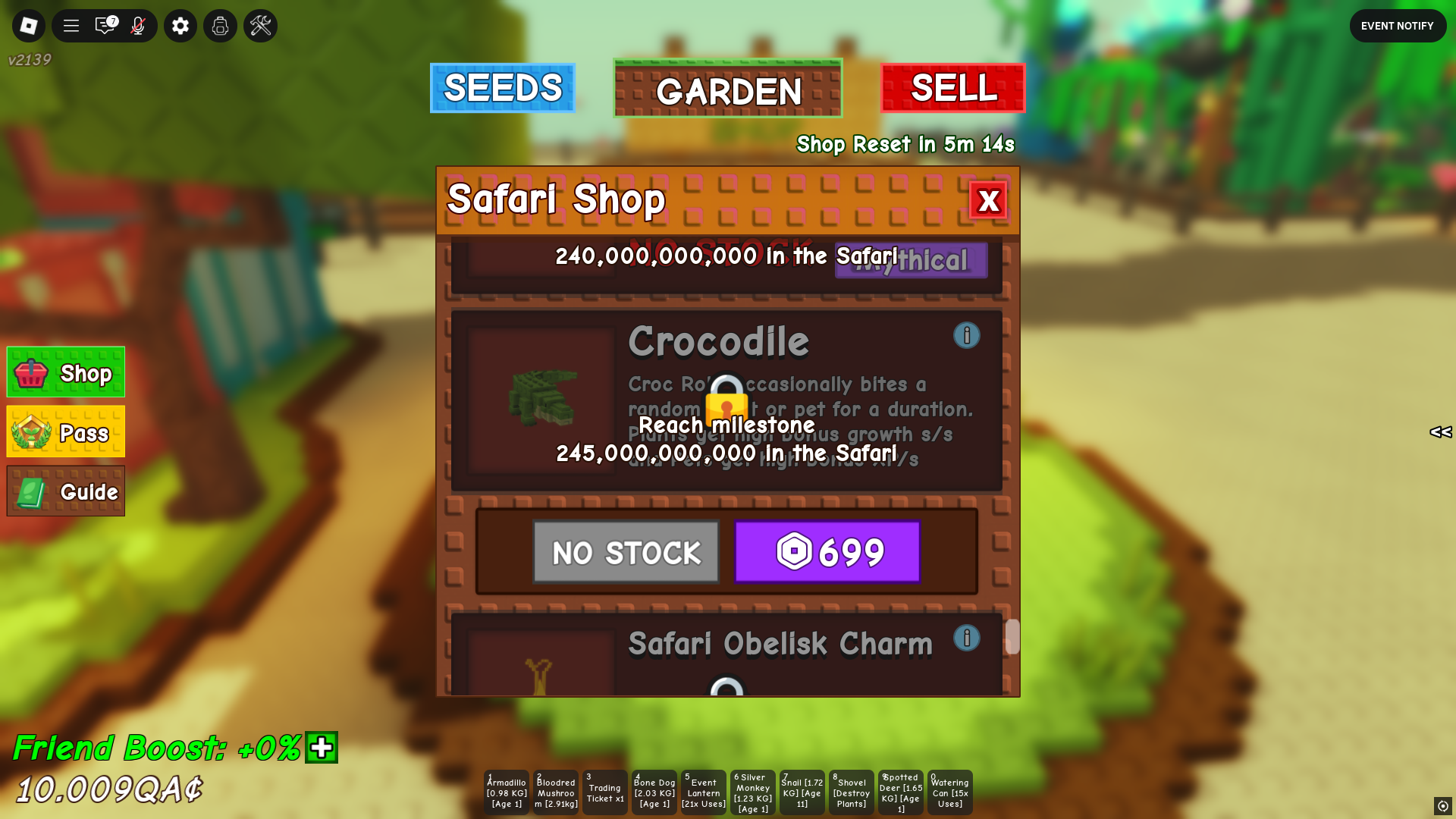1456x819 pixels.
Task: Switch to the SELL tab
Action: tap(953, 89)
